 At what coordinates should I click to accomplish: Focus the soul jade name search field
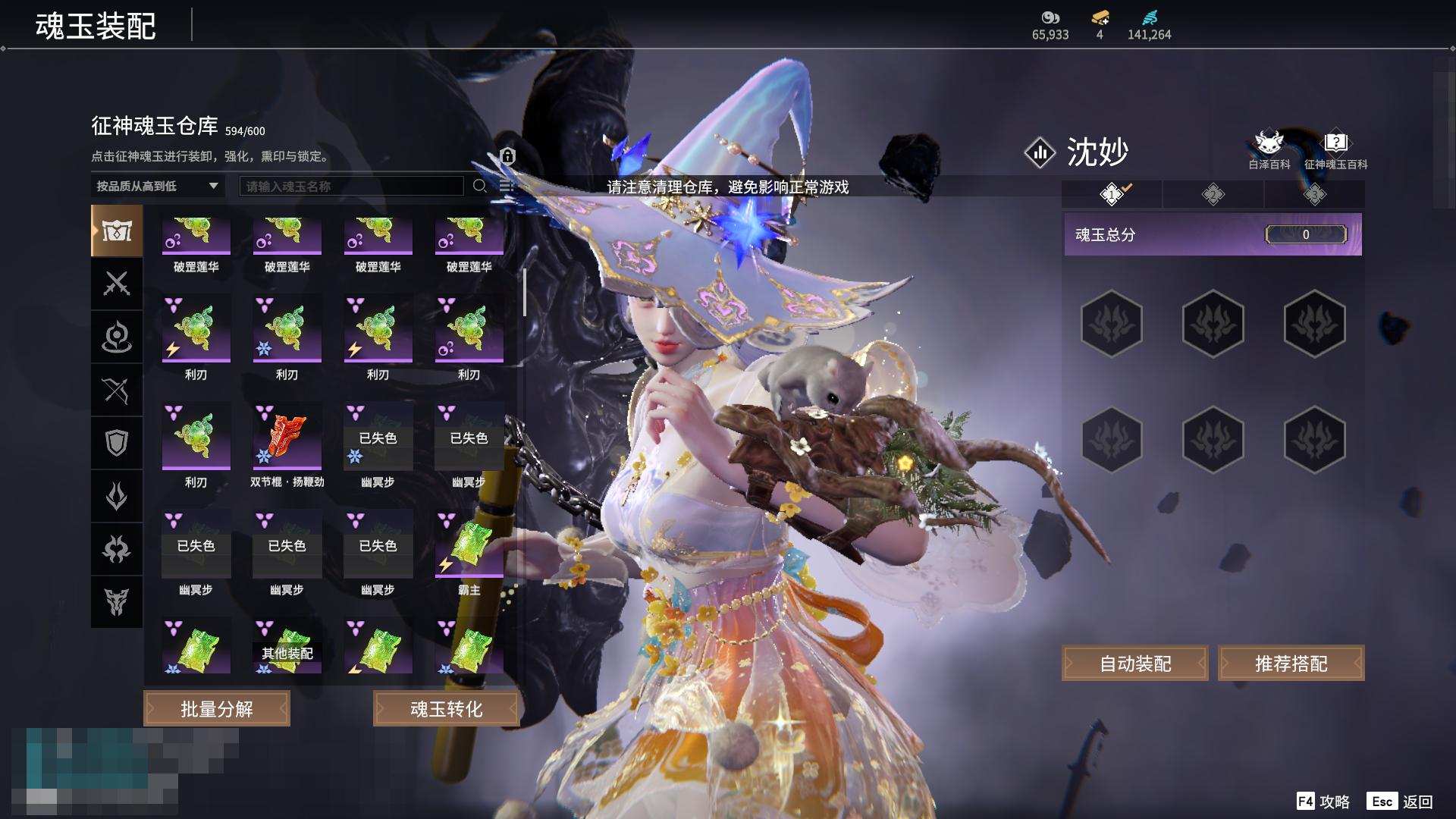coord(351,186)
